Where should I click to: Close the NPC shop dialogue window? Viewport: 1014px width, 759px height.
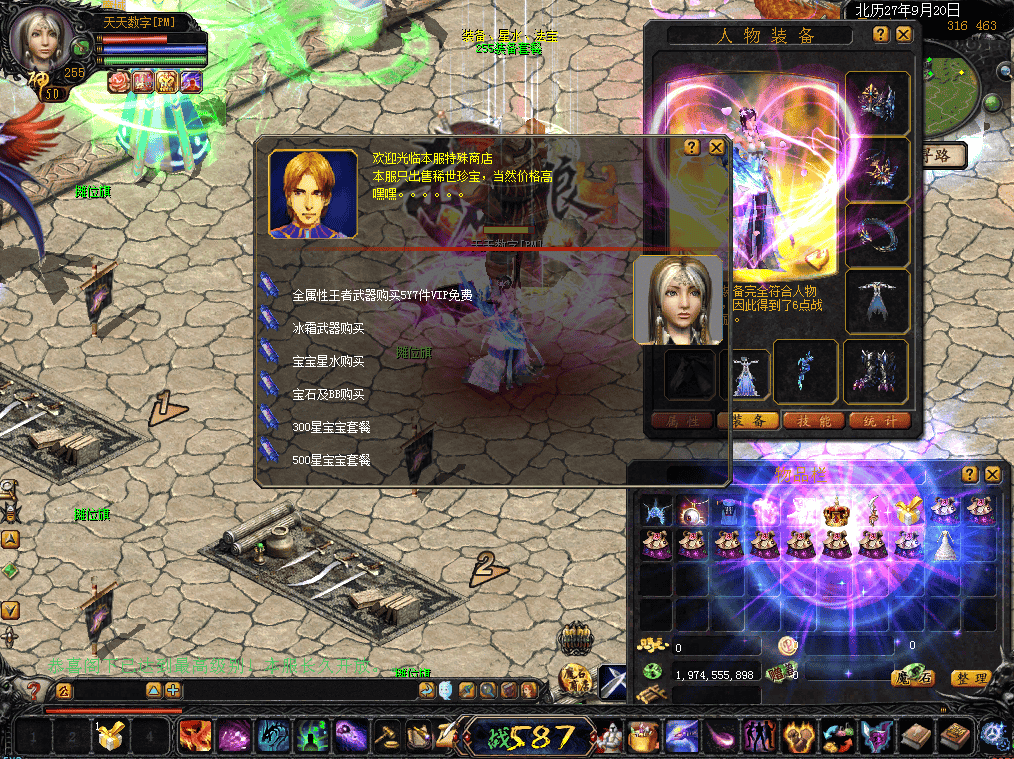[x=716, y=147]
